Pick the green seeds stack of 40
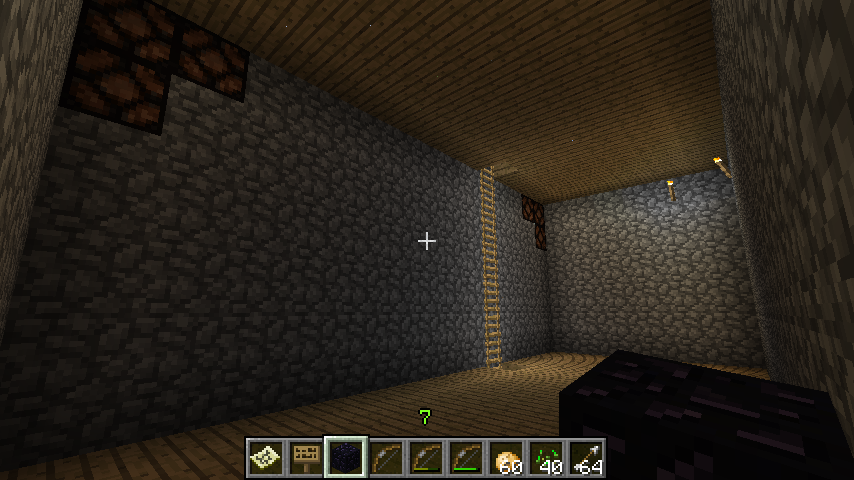The width and height of the screenshot is (854, 480). [546, 458]
